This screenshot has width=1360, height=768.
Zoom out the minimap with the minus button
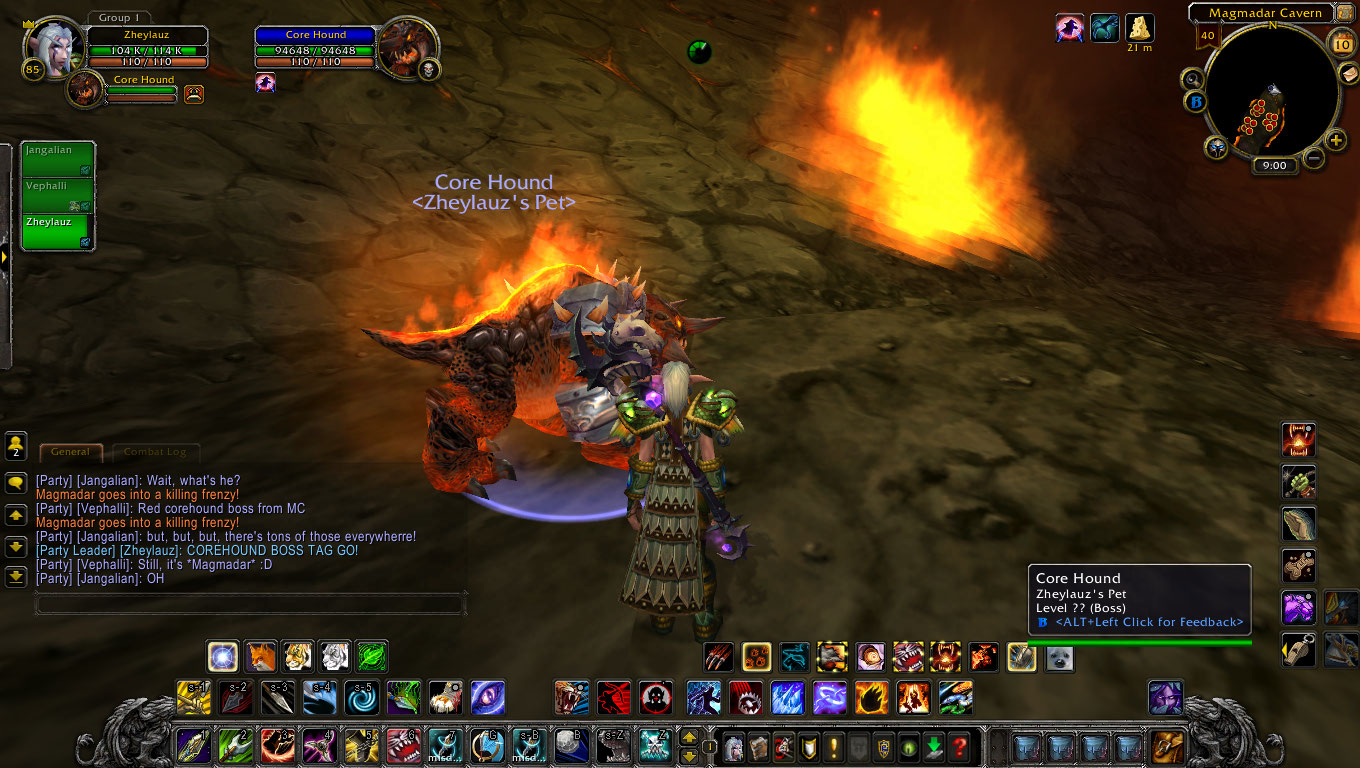pos(1314,158)
